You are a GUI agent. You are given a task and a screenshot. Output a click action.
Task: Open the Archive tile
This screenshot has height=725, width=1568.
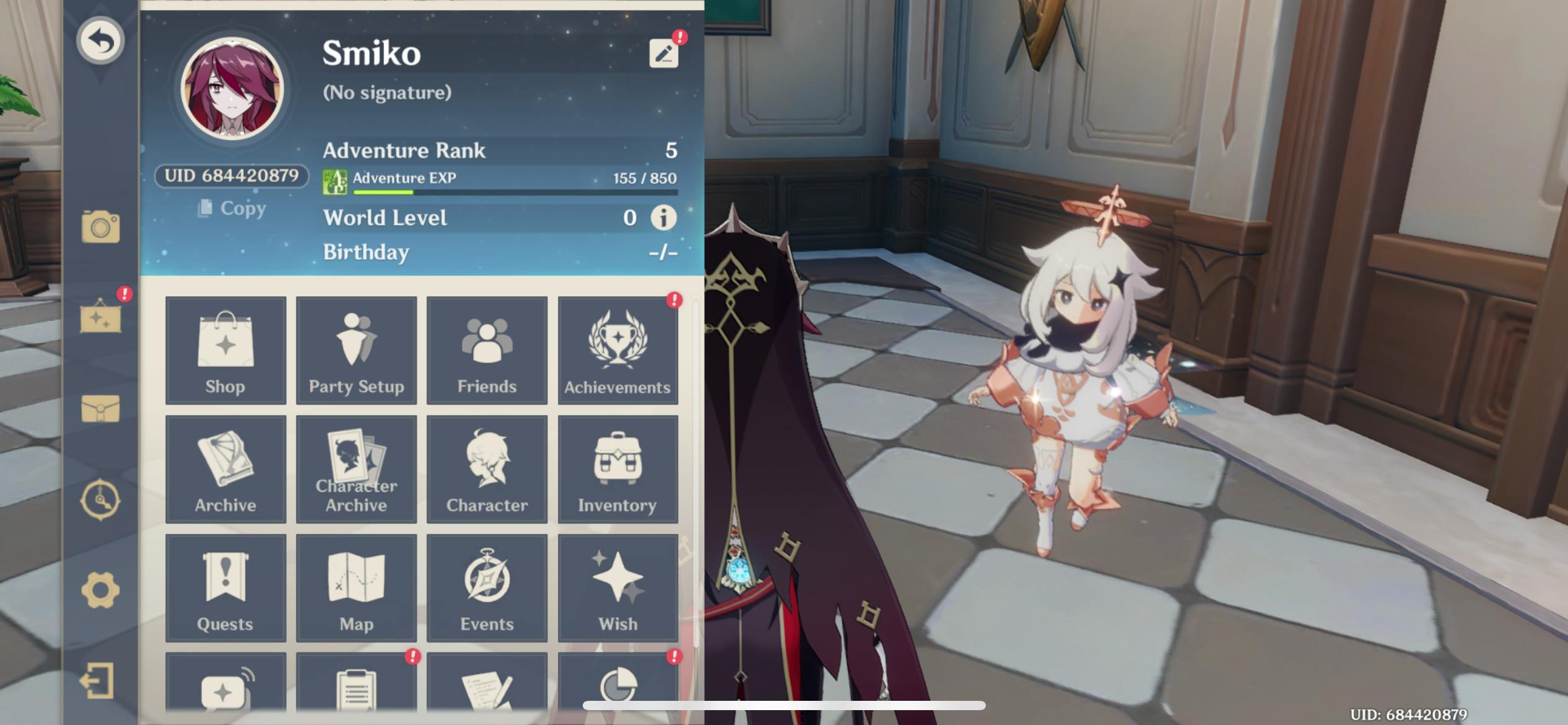coord(225,470)
